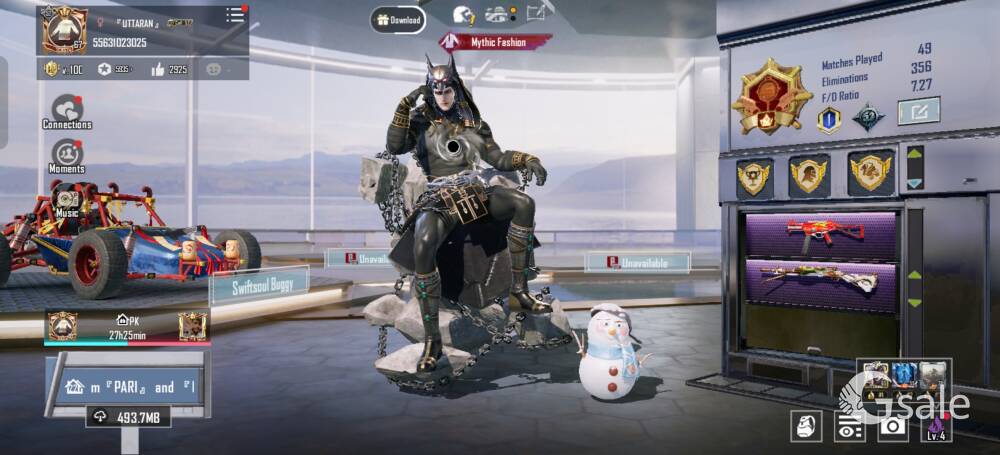Open the list menu beside the player name
This screenshot has height=455, width=1000.
coord(235,15)
